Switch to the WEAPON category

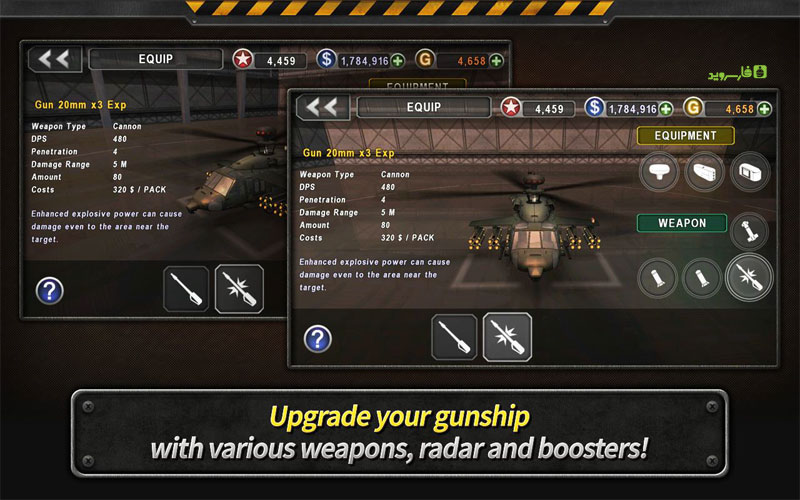point(682,222)
